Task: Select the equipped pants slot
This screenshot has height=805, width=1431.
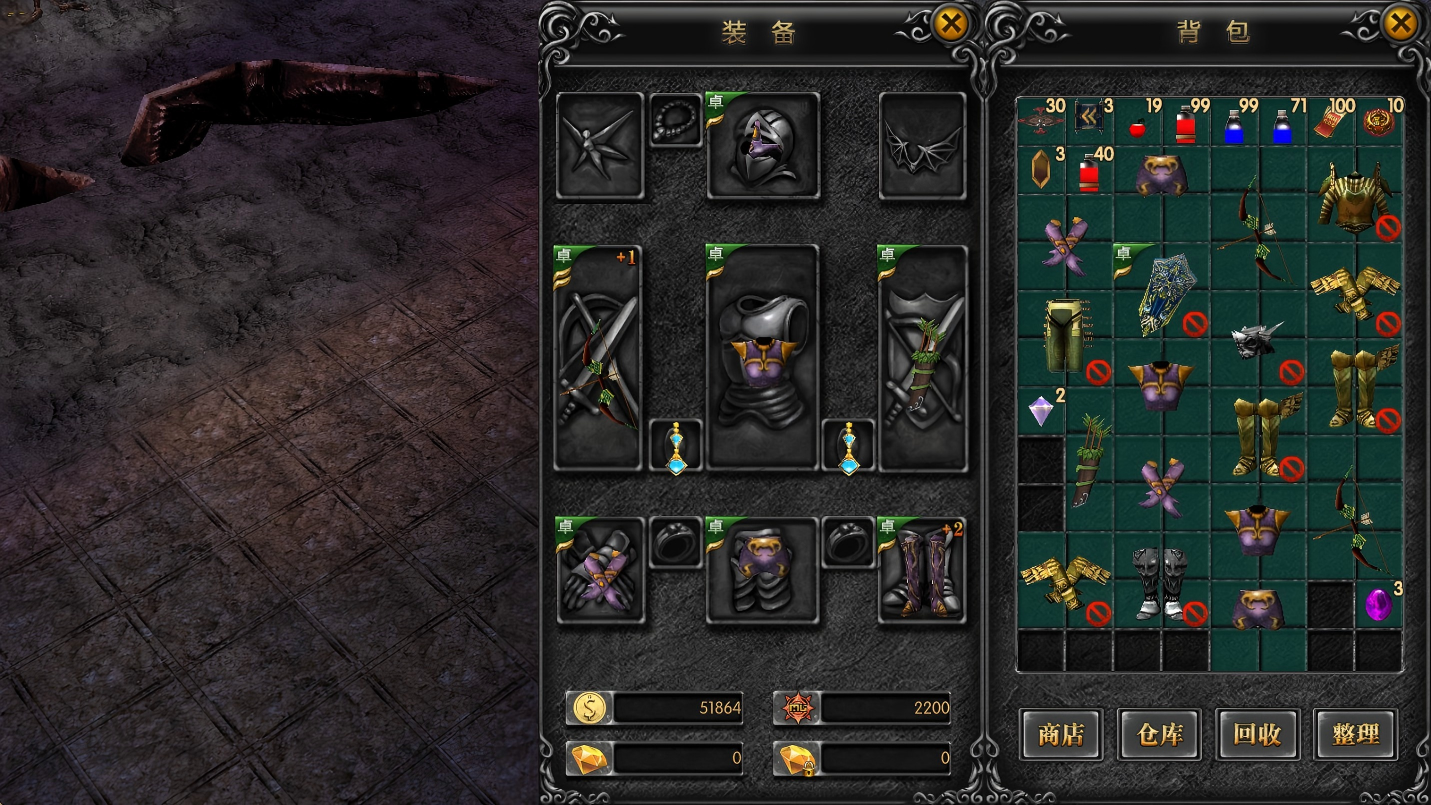Action: pos(762,571)
